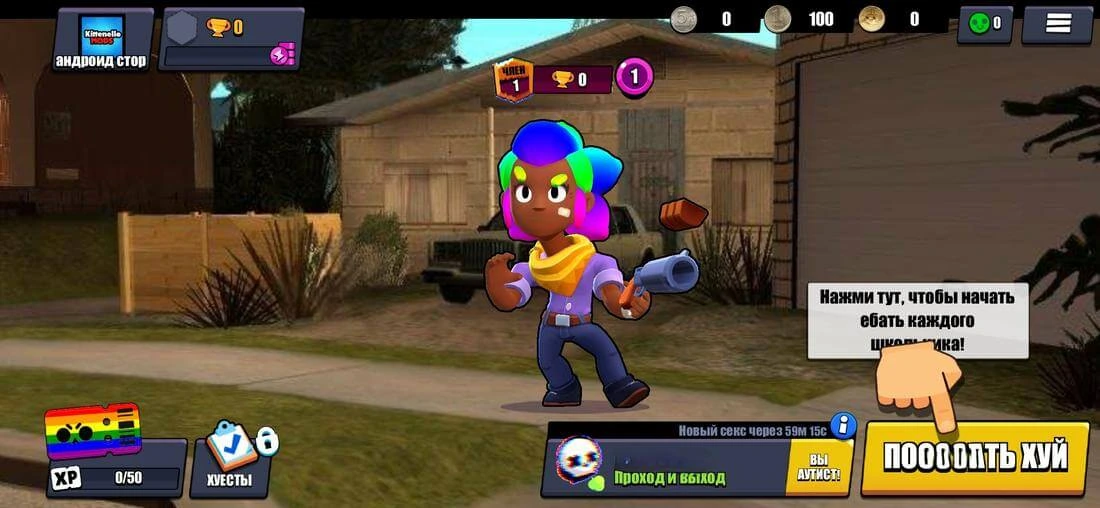Click the yellow button beside the mode name

[x=818, y=466]
